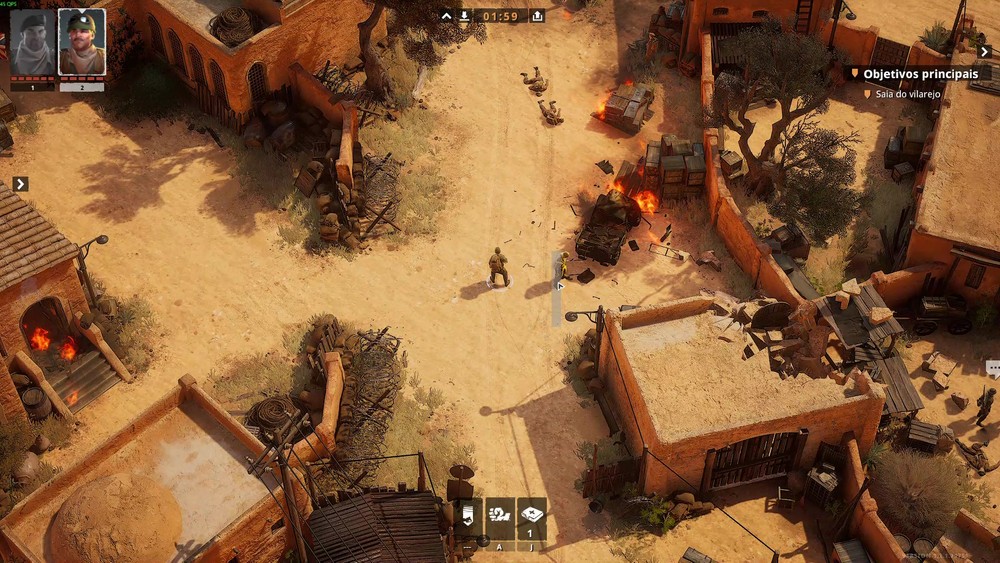Select the Saia do vilarejo objective

click(x=908, y=93)
